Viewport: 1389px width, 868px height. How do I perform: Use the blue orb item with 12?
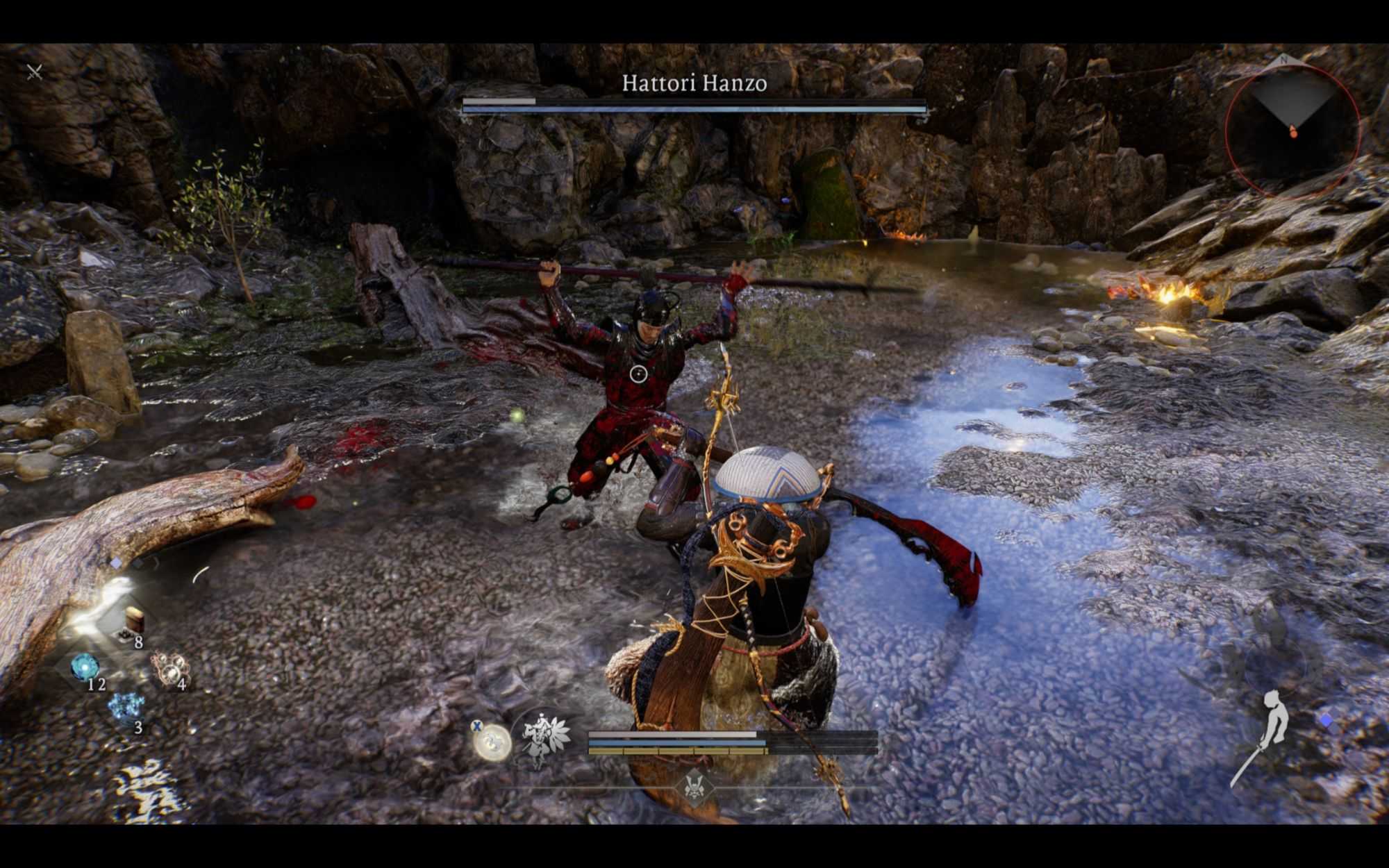[x=85, y=667]
